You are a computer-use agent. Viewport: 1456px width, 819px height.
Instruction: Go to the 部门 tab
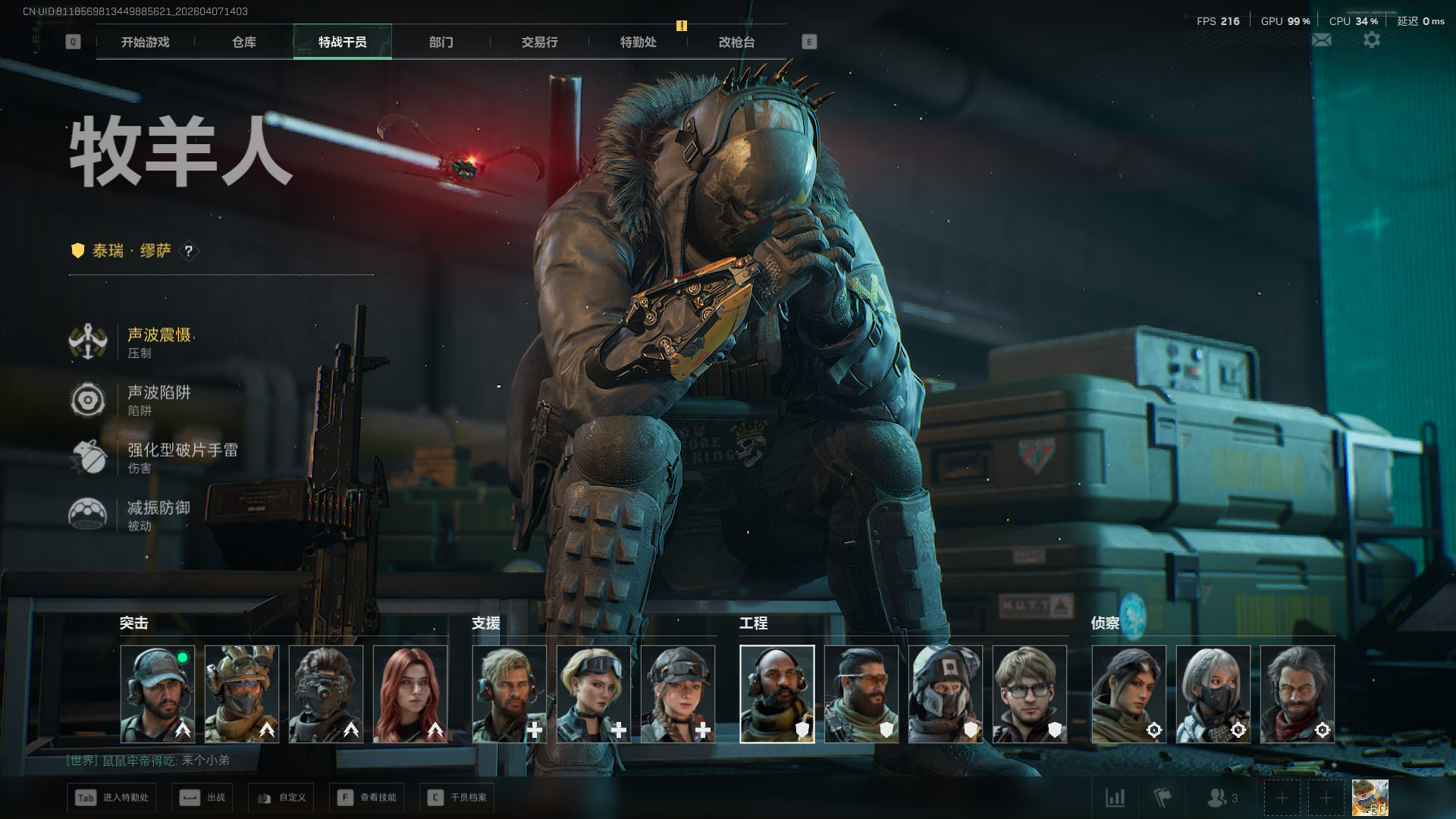pos(441,42)
